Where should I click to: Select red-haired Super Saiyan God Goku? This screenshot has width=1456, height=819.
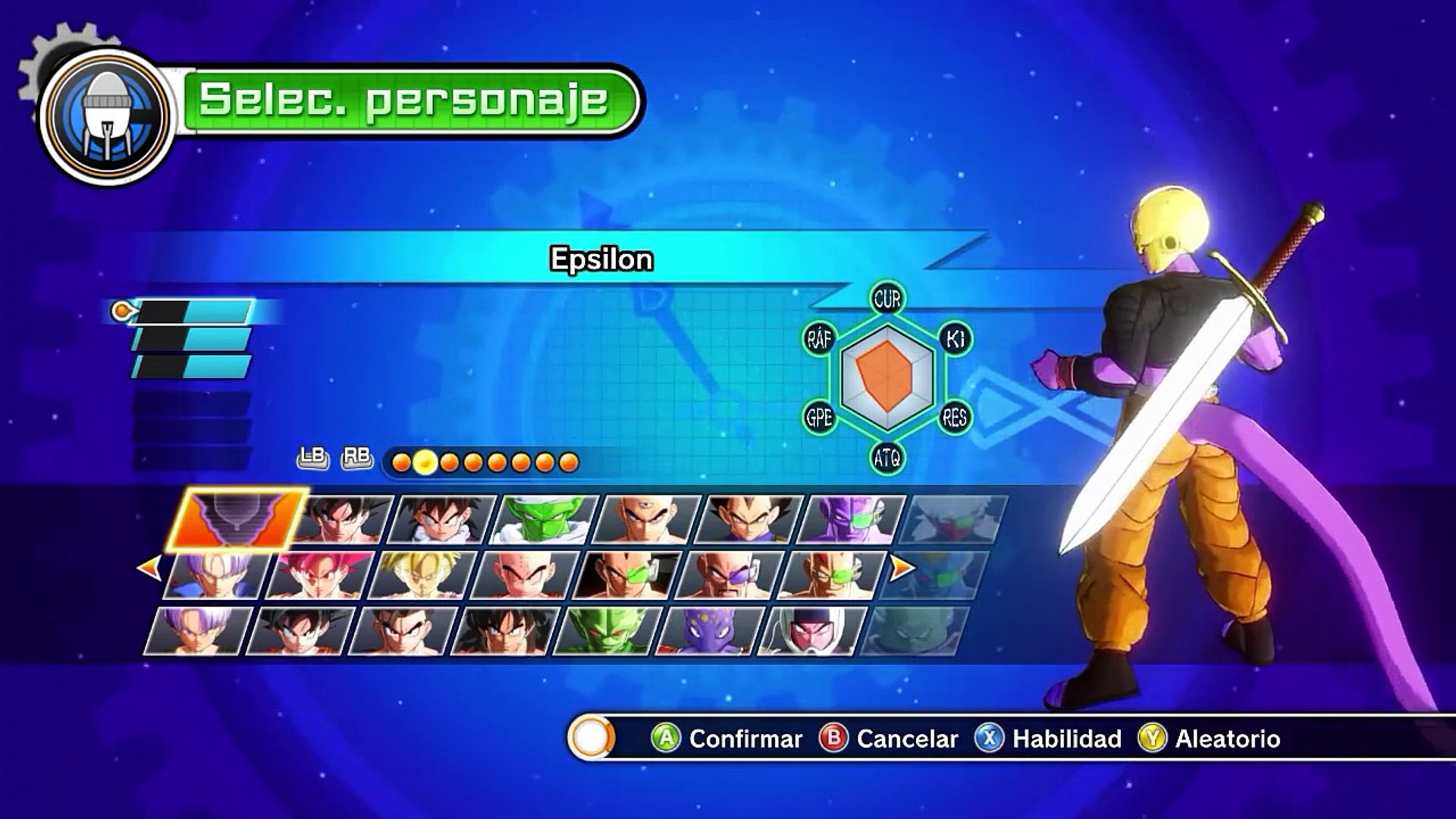click(320, 575)
